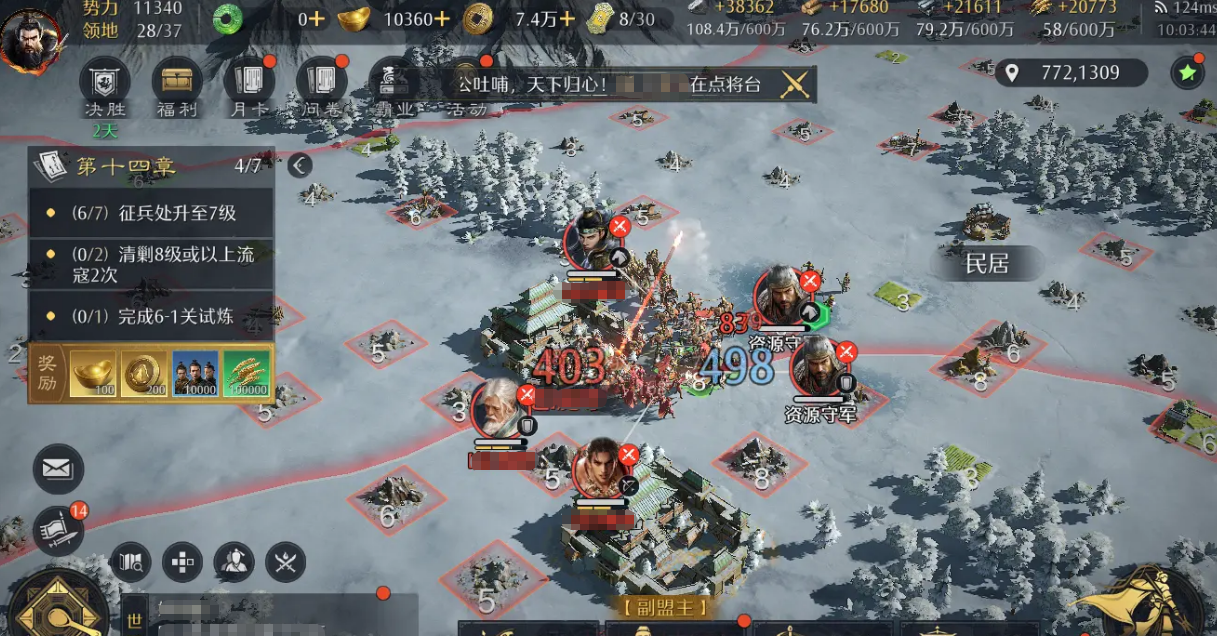Open the general portrait round icon
The height and width of the screenshot is (636, 1217).
click(x=234, y=563)
